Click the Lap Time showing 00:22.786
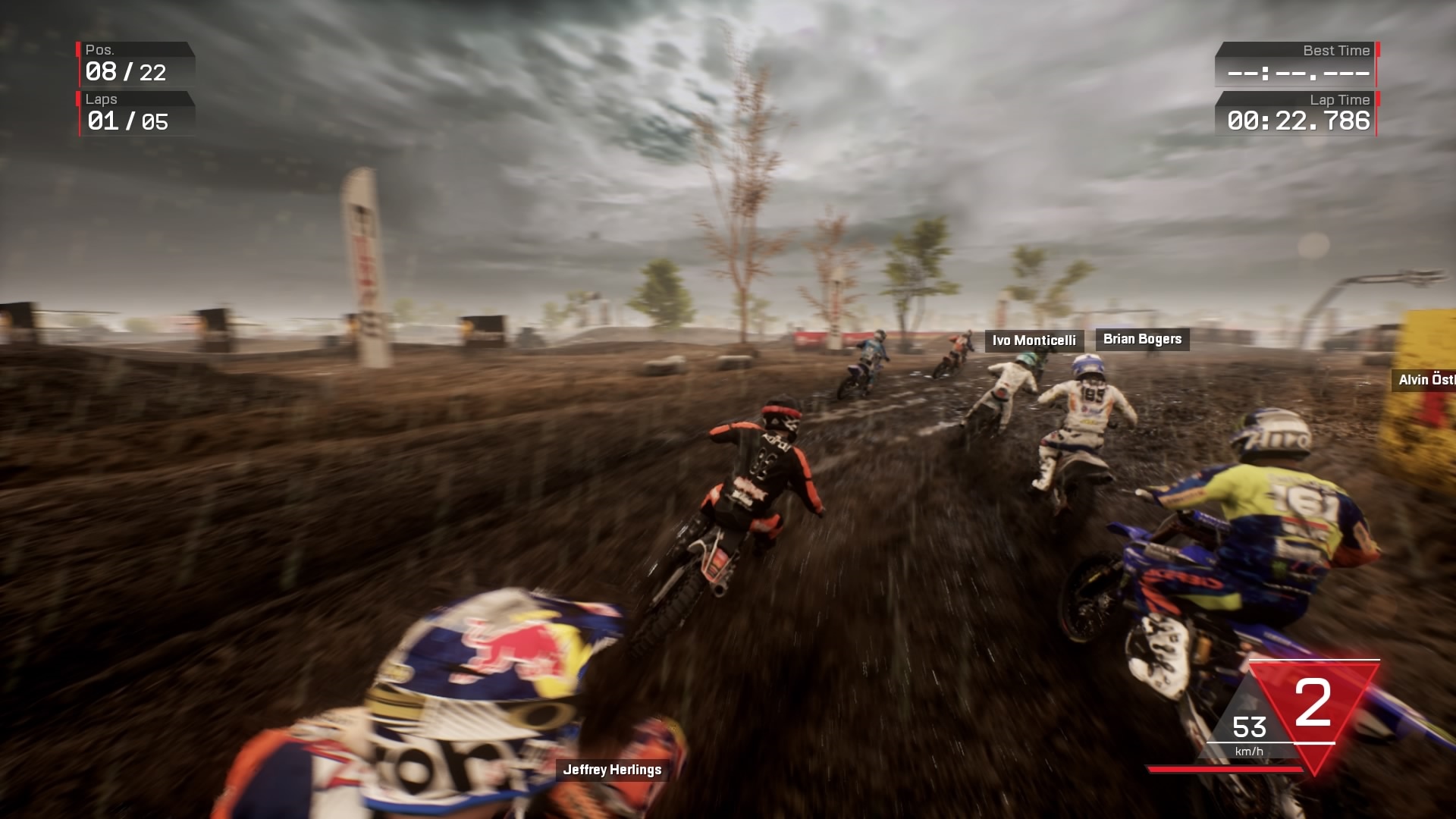The image size is (1456, 819). pyautogui.click(x=1298, y=120)
